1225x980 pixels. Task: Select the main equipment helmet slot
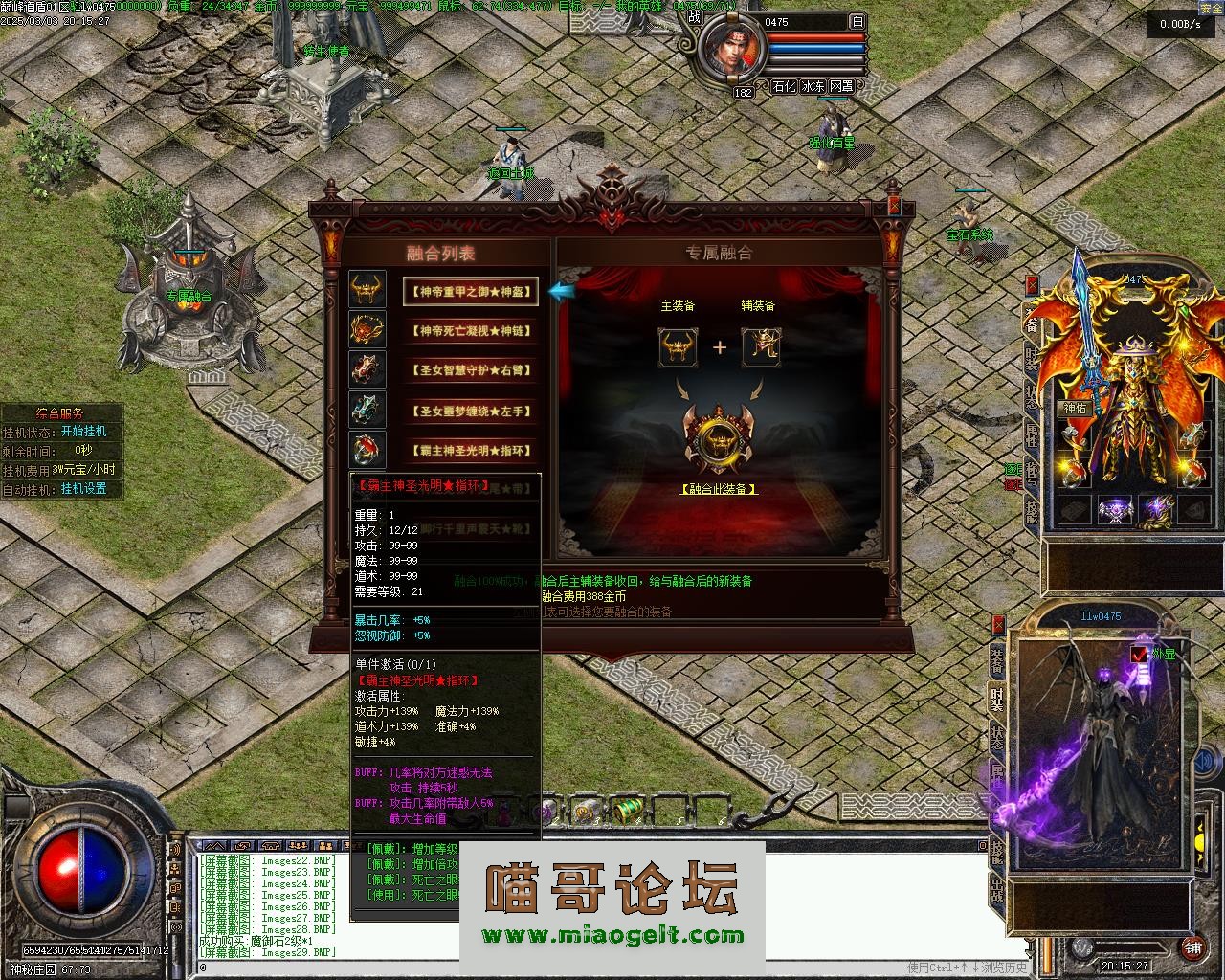click(x=677, y=347)
